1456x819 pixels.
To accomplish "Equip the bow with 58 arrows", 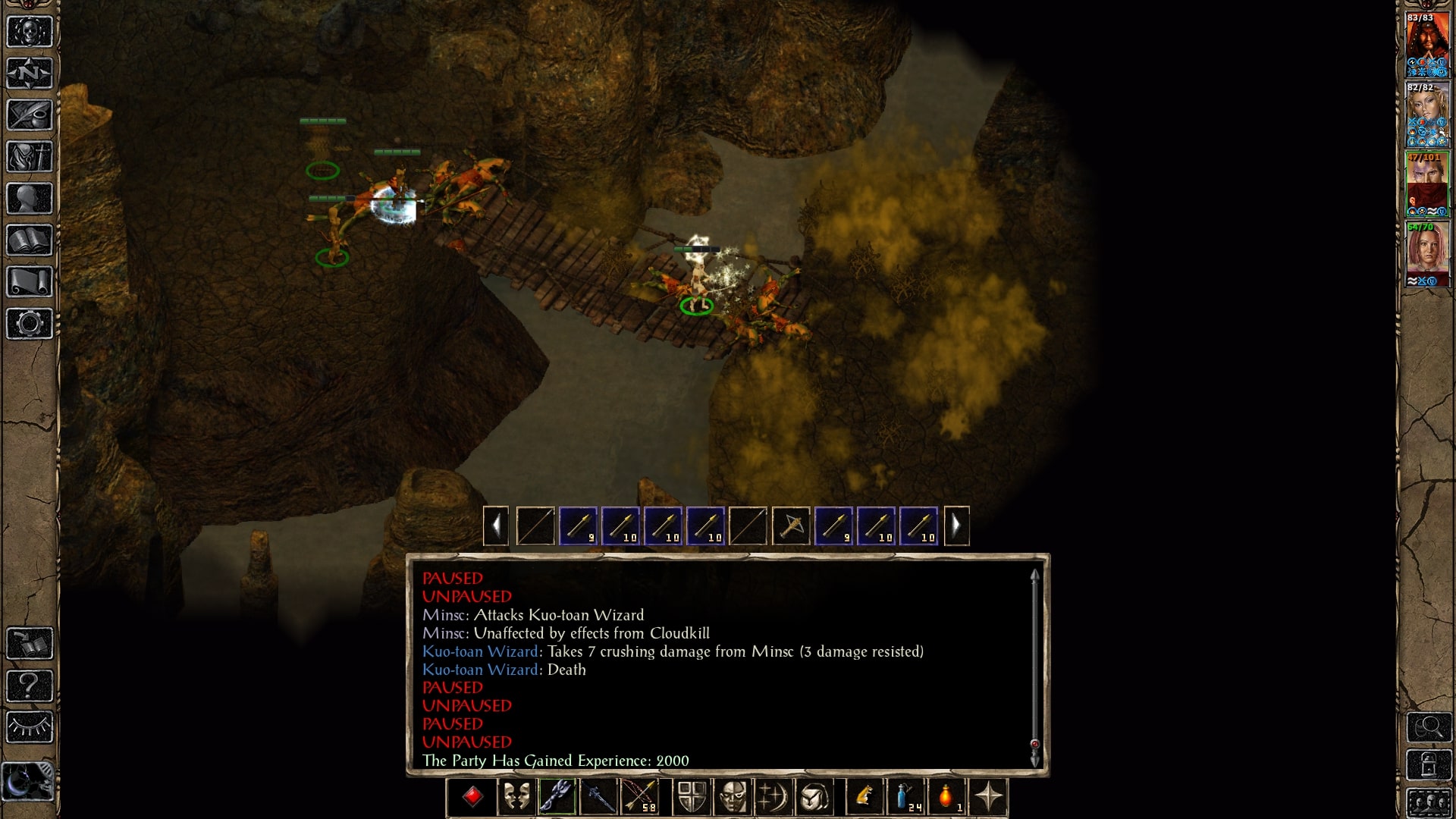I will (639, 797).
